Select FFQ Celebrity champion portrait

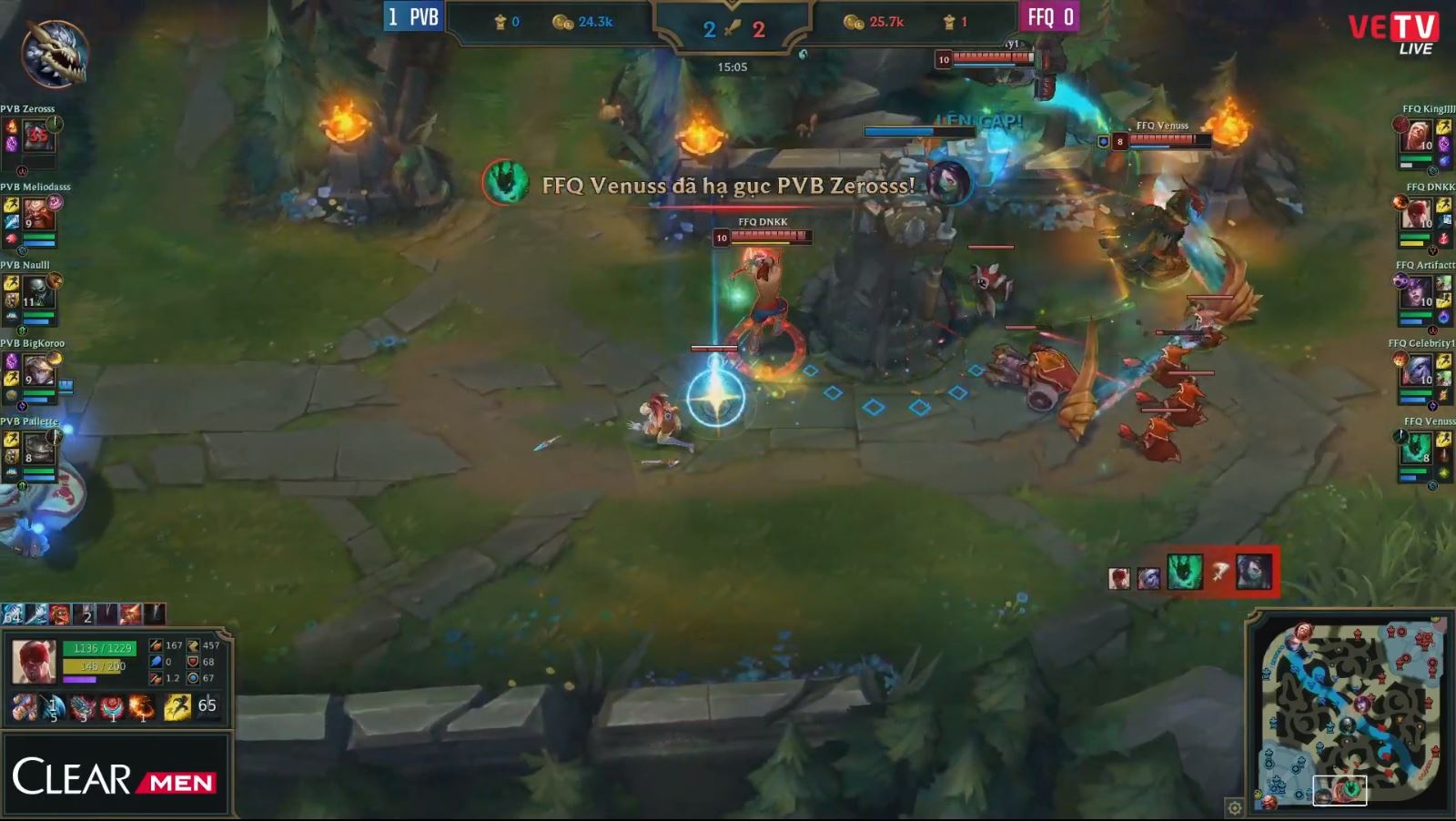(x=1417, y=372)
